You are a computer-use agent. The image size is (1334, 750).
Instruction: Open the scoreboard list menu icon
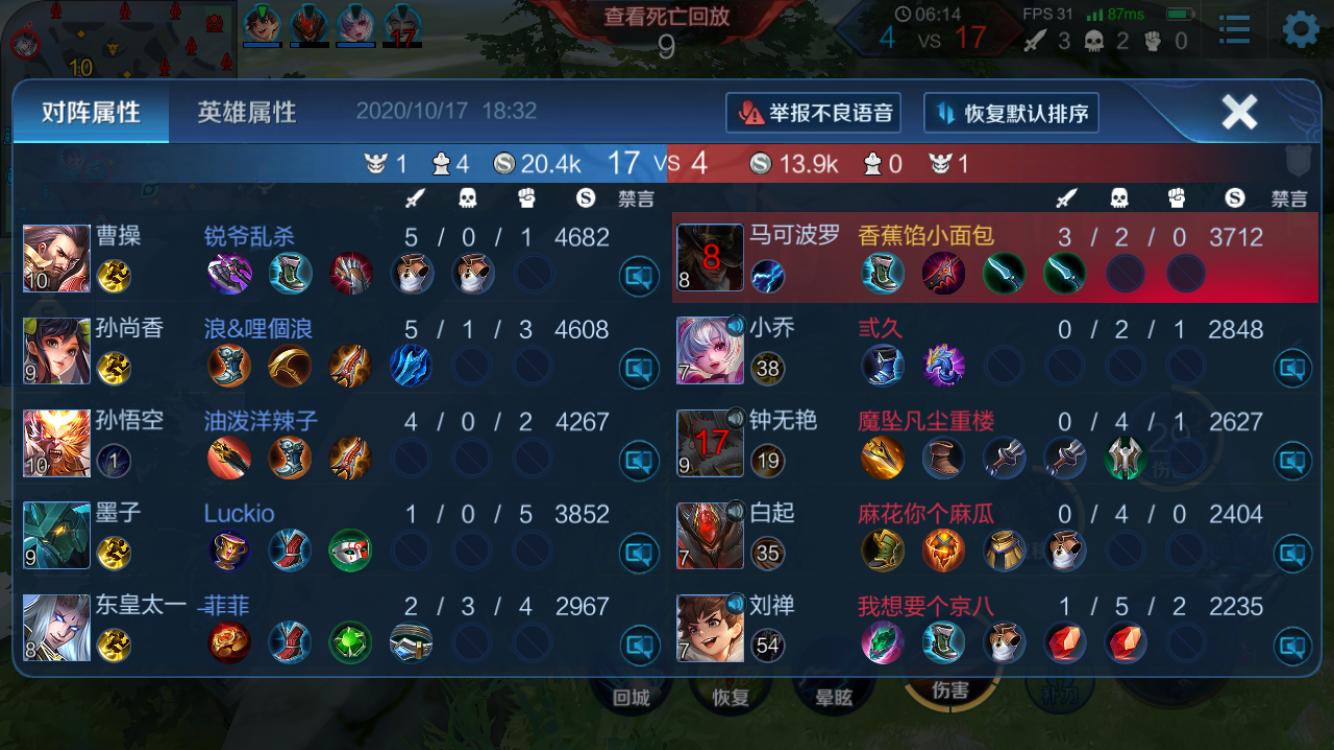(x=1234, y=31)
